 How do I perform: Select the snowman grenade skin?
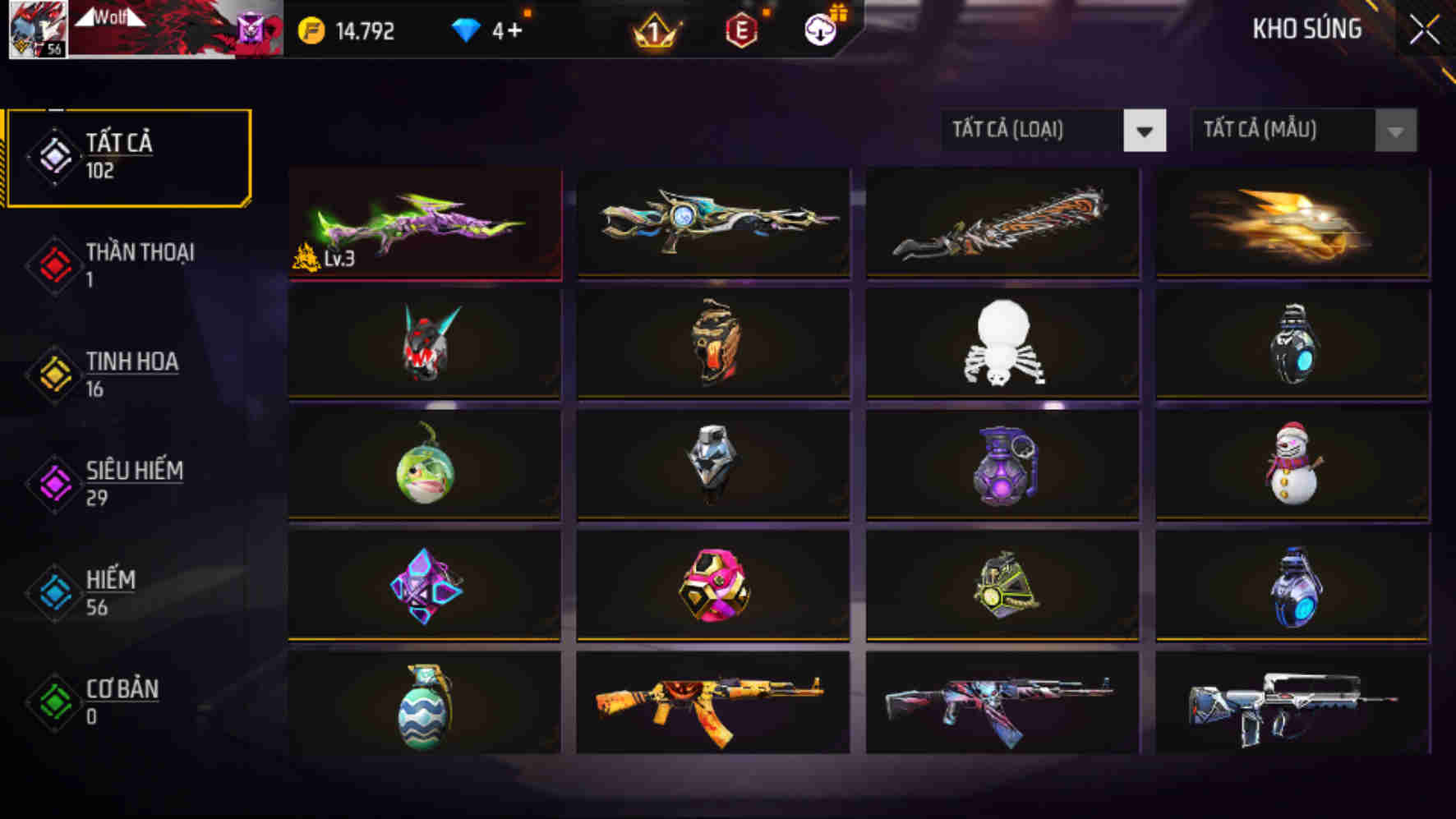tap(1292, 465)
